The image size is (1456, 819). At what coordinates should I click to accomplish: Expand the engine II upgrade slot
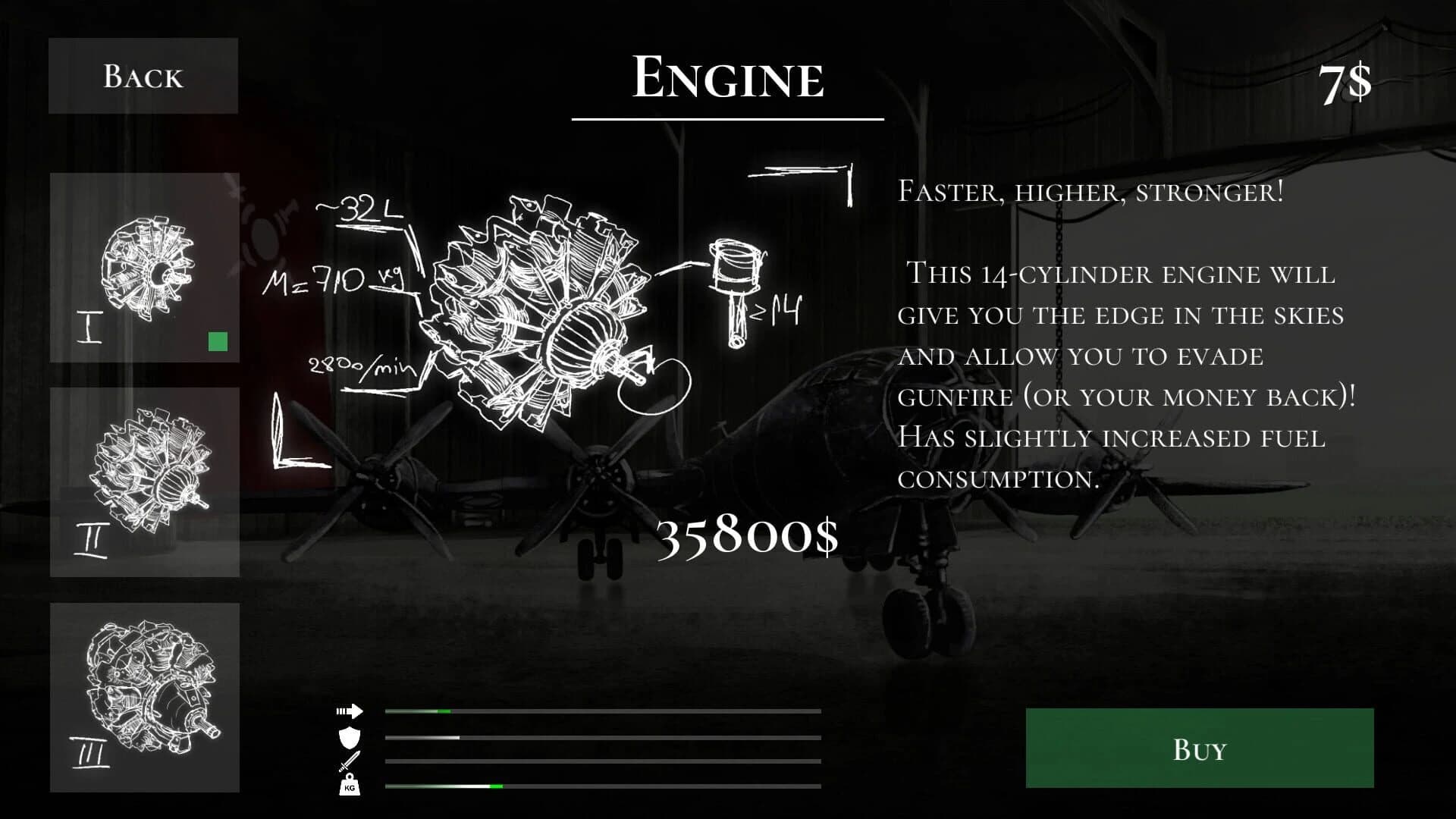click(x=143, y=482)
